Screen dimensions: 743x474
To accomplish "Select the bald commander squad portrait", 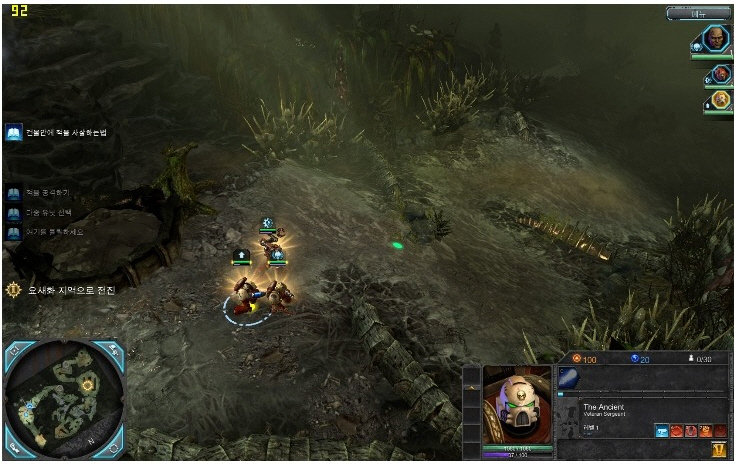I will coord(715,39).
